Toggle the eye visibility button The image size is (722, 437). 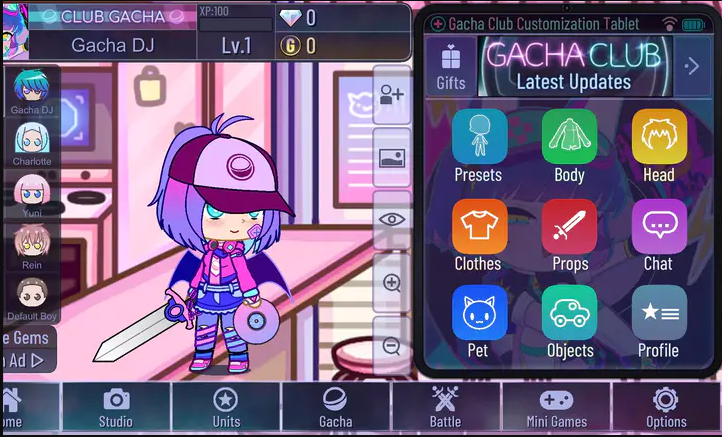point(392,219)
